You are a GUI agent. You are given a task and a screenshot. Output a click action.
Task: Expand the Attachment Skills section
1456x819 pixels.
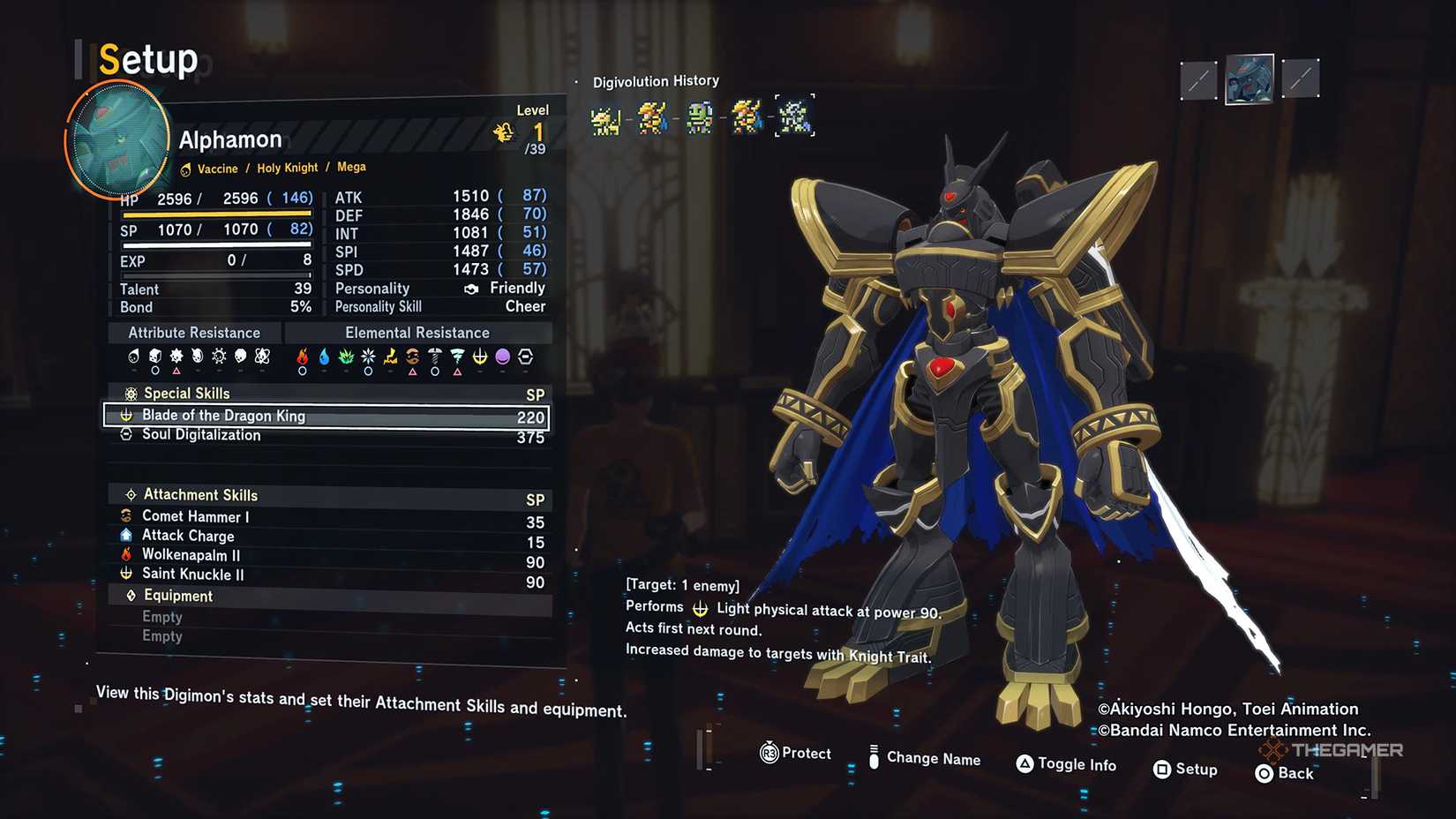[199, 495]
